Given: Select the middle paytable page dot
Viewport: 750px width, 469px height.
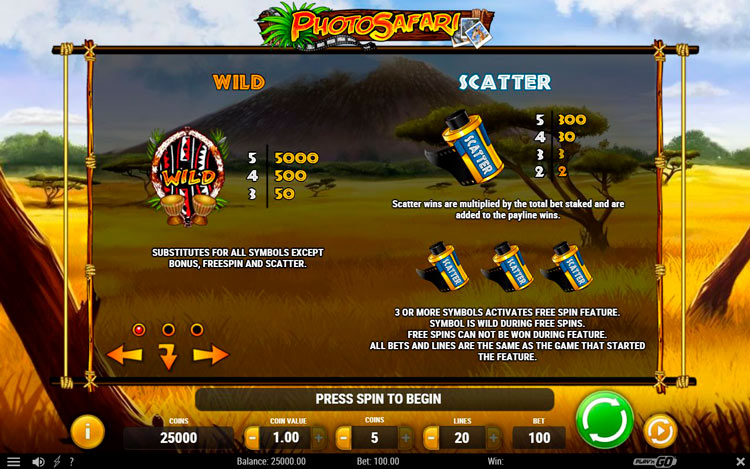Looking at the screenshot, I should (x=168, y=329).
